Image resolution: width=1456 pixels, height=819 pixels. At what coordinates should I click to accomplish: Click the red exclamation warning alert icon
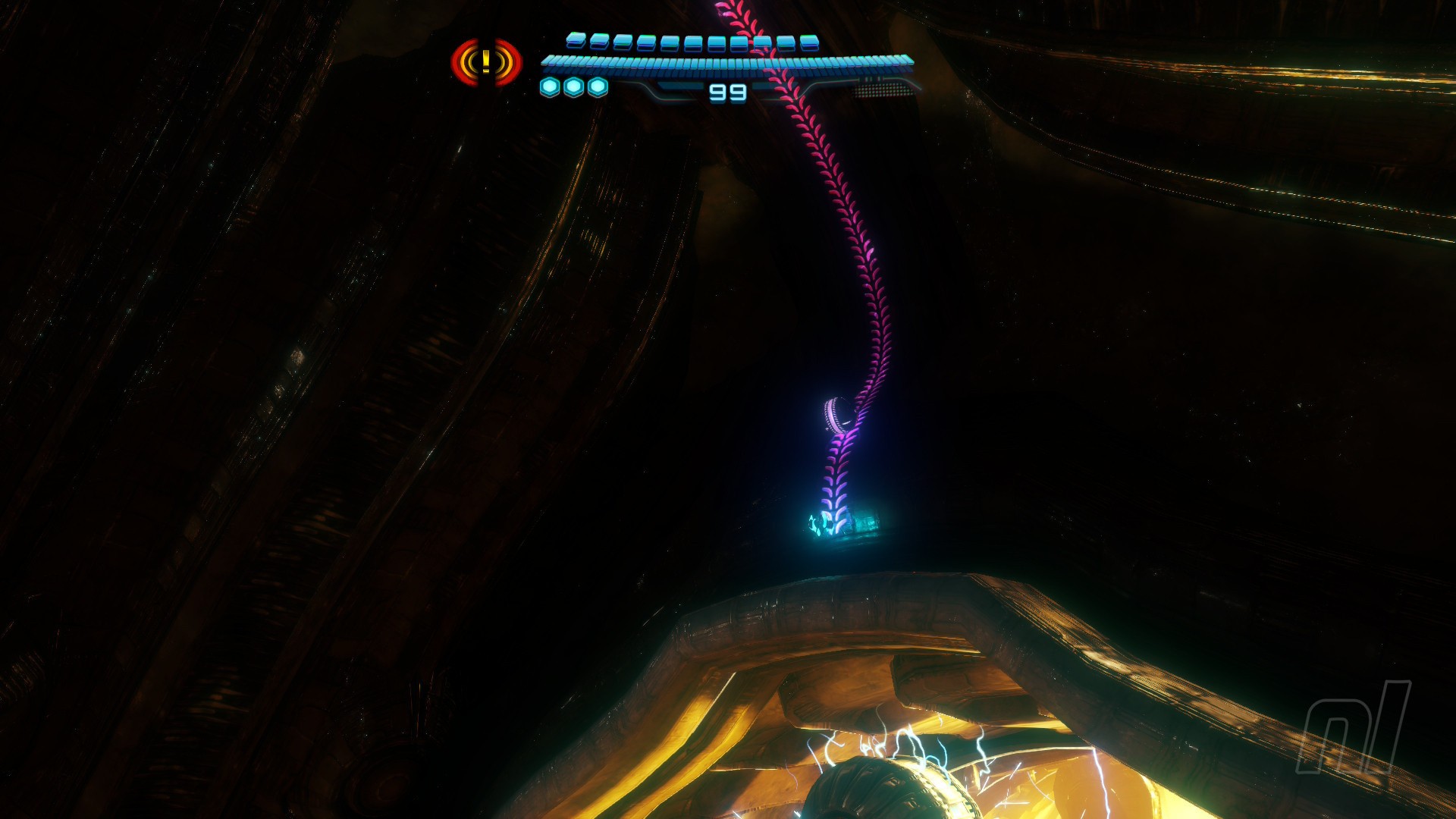tap(486, 62)
